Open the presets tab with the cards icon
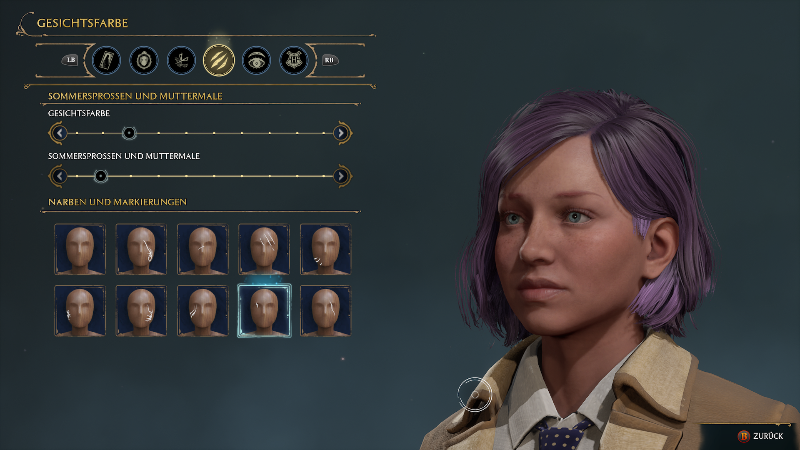800x450 pixels. [106, 60]
